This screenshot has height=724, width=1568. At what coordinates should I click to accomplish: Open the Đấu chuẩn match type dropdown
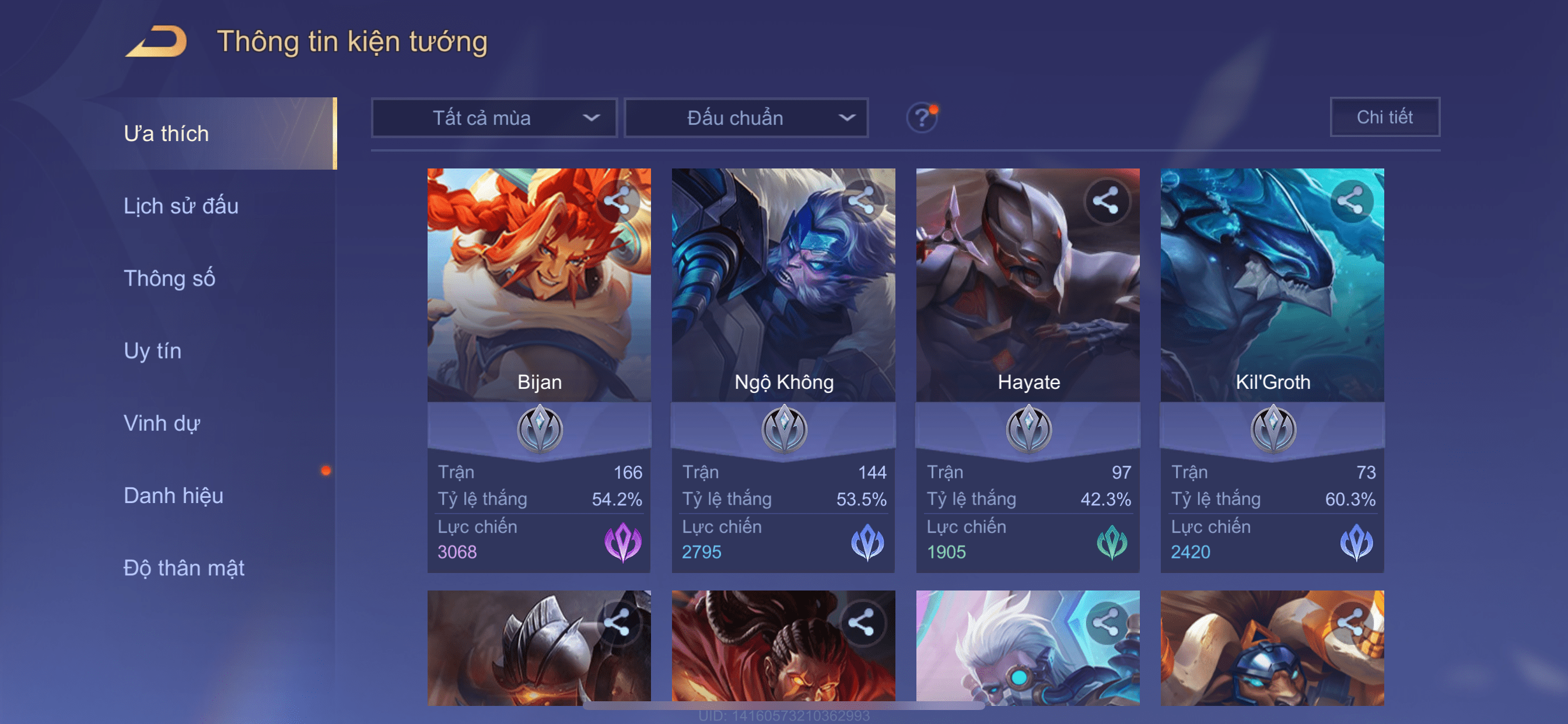tap(746, 118)
